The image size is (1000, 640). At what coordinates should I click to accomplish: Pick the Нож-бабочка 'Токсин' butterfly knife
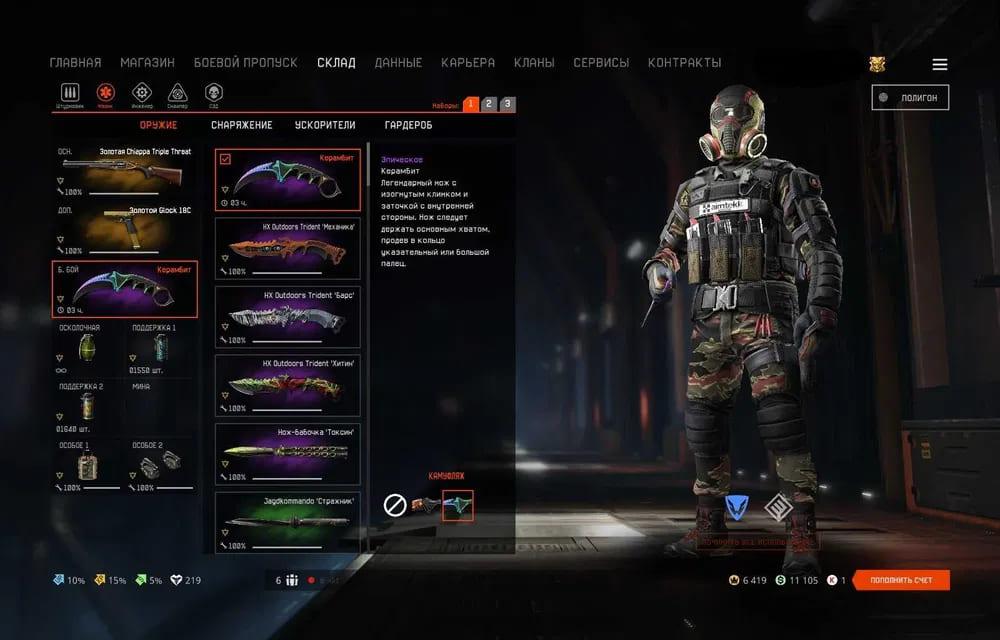tap(288, 453)
